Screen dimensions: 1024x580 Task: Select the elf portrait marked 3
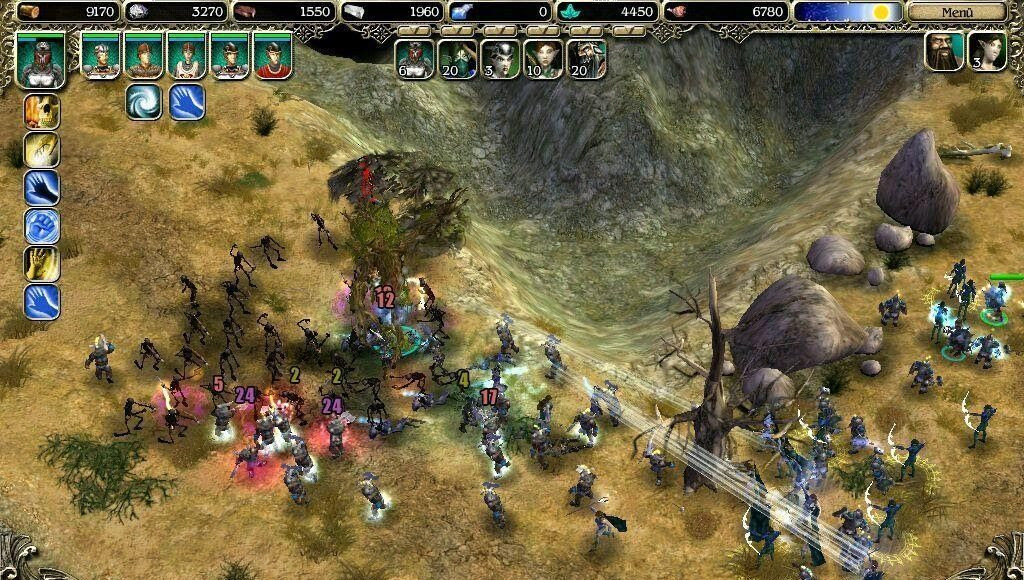986,52
